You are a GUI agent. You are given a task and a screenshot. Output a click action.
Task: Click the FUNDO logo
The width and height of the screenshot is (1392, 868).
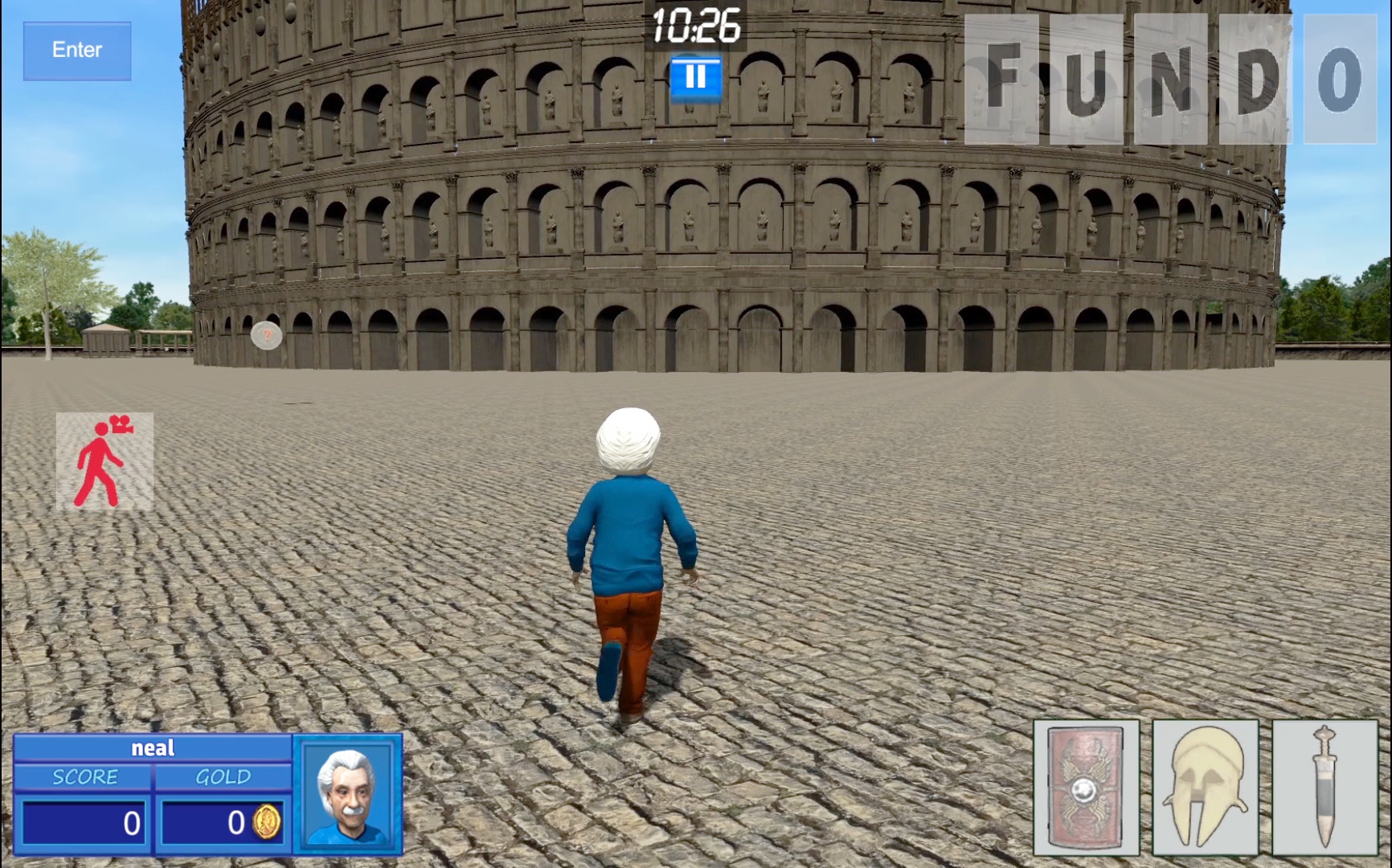(1165, 80)
